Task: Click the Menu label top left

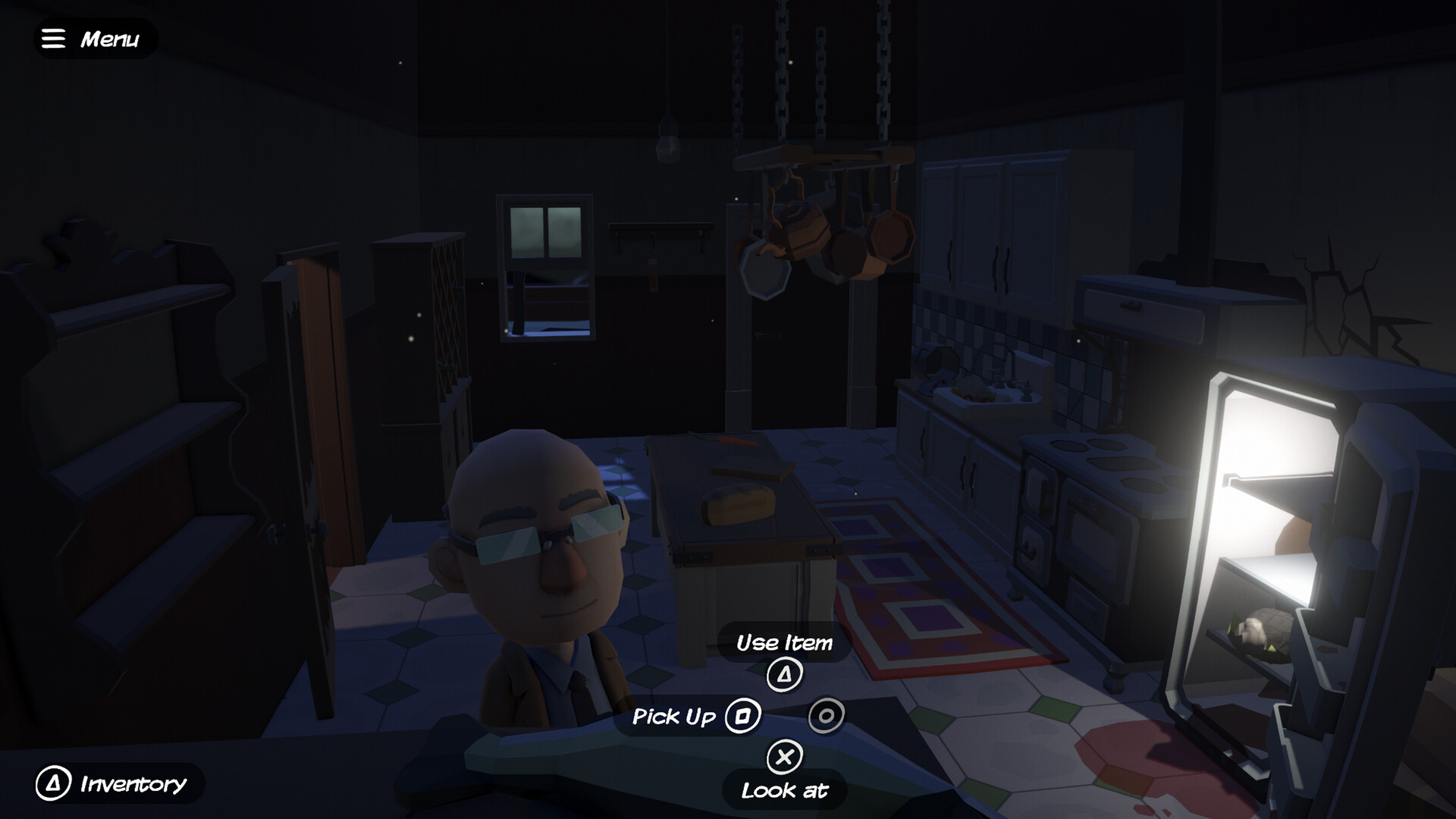Action: [111, 38]
